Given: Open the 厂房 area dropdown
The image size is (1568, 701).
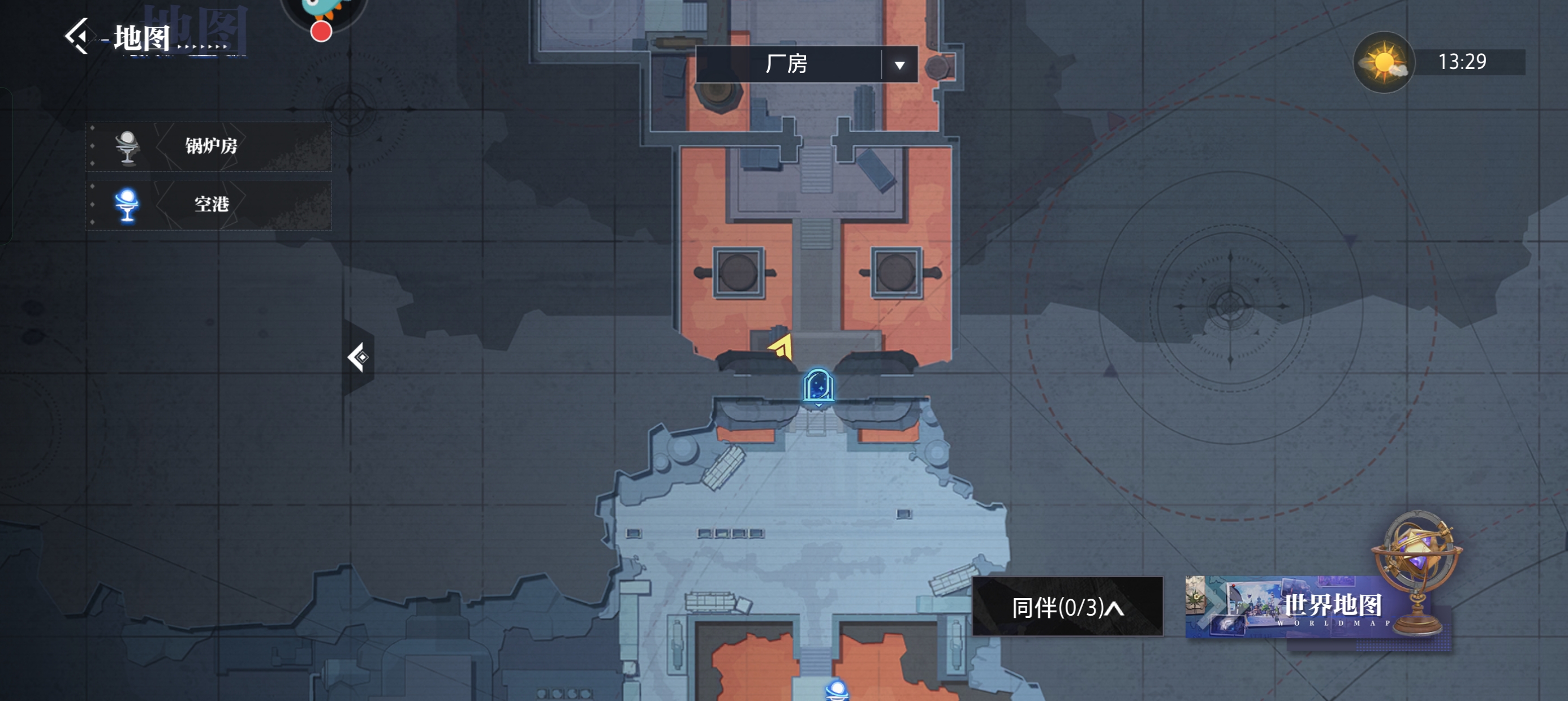Looking at the screenshot, I should (898, 64).
